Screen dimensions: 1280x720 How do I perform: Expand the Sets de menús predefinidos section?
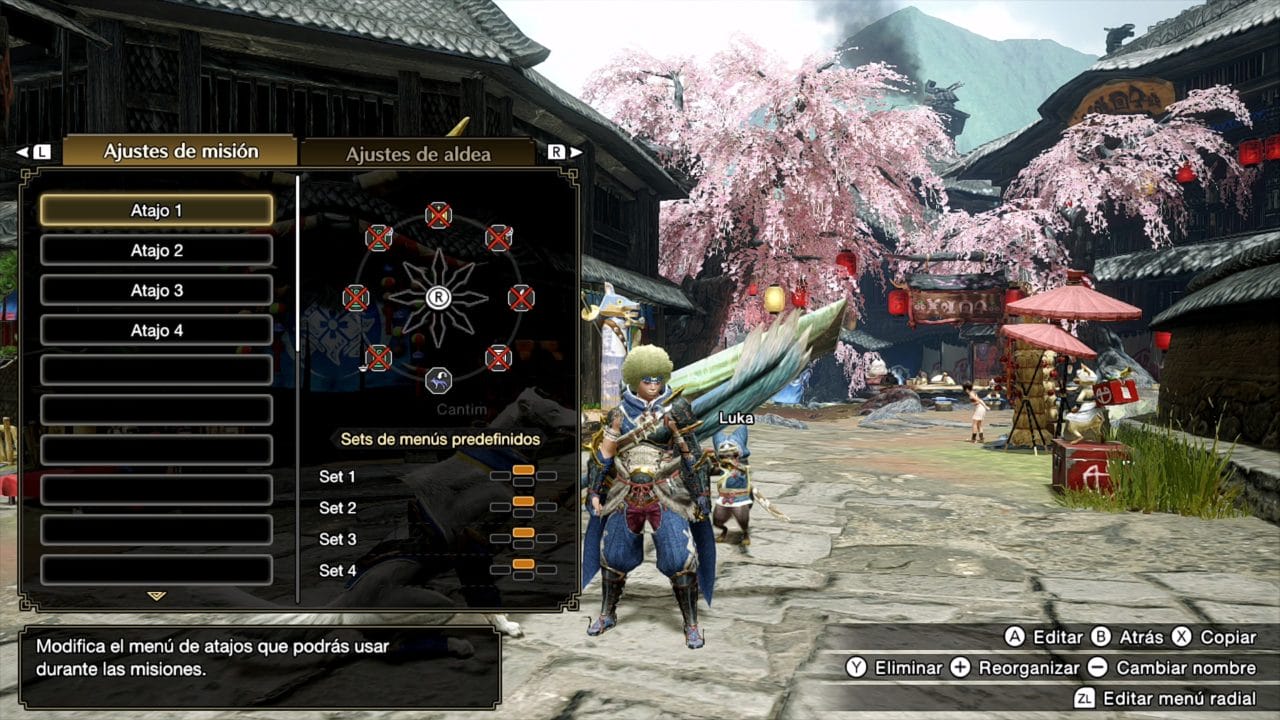440,437
